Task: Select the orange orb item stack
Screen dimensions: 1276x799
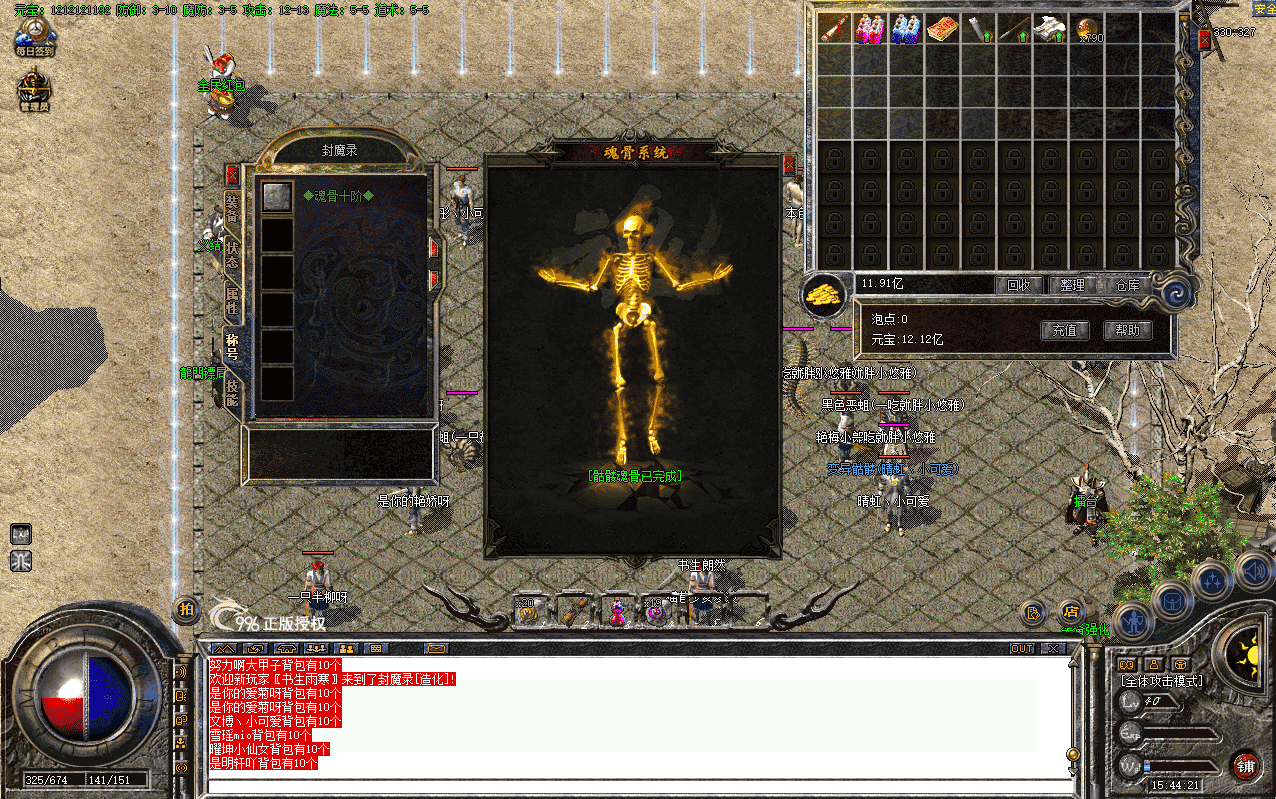Action: pyautogui.click(x=1086, y=28)
